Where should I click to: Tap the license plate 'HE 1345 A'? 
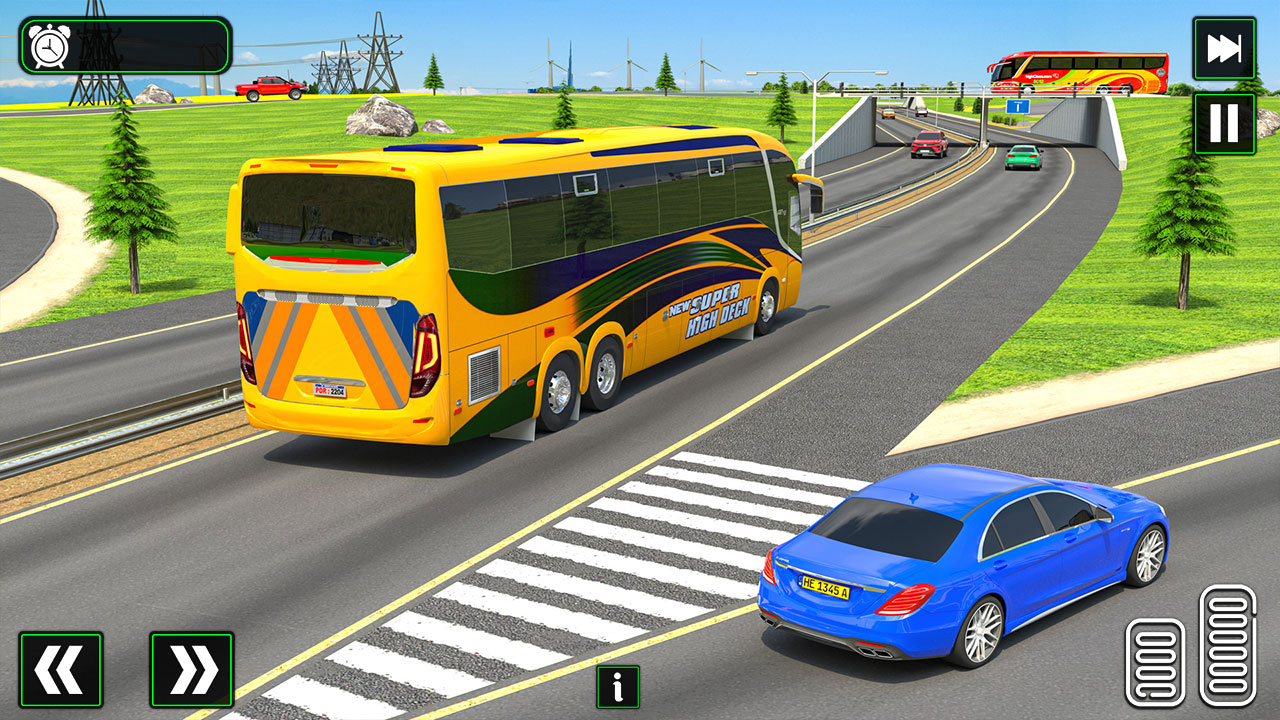click(826, 589)
